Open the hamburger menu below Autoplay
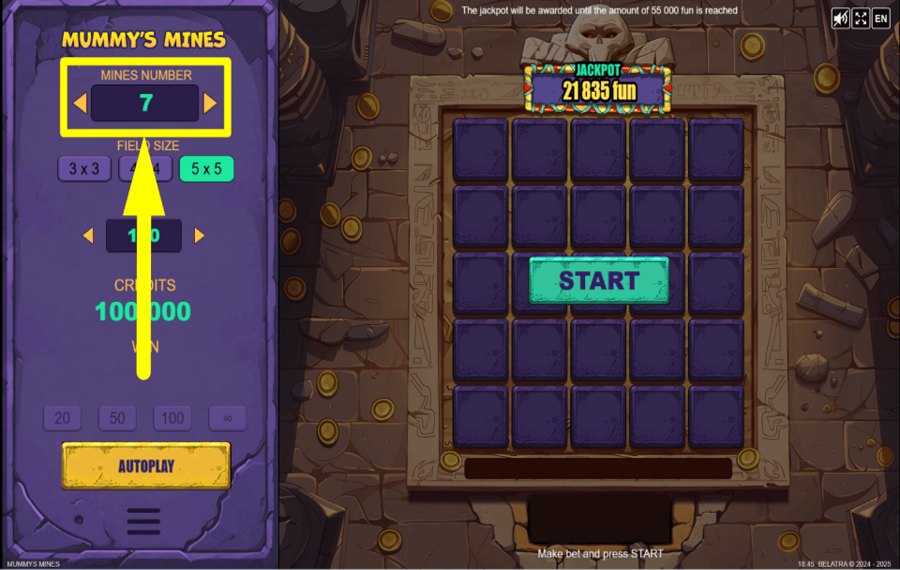Viewport: 900px width, 570px height. click(x=144, y=521)
